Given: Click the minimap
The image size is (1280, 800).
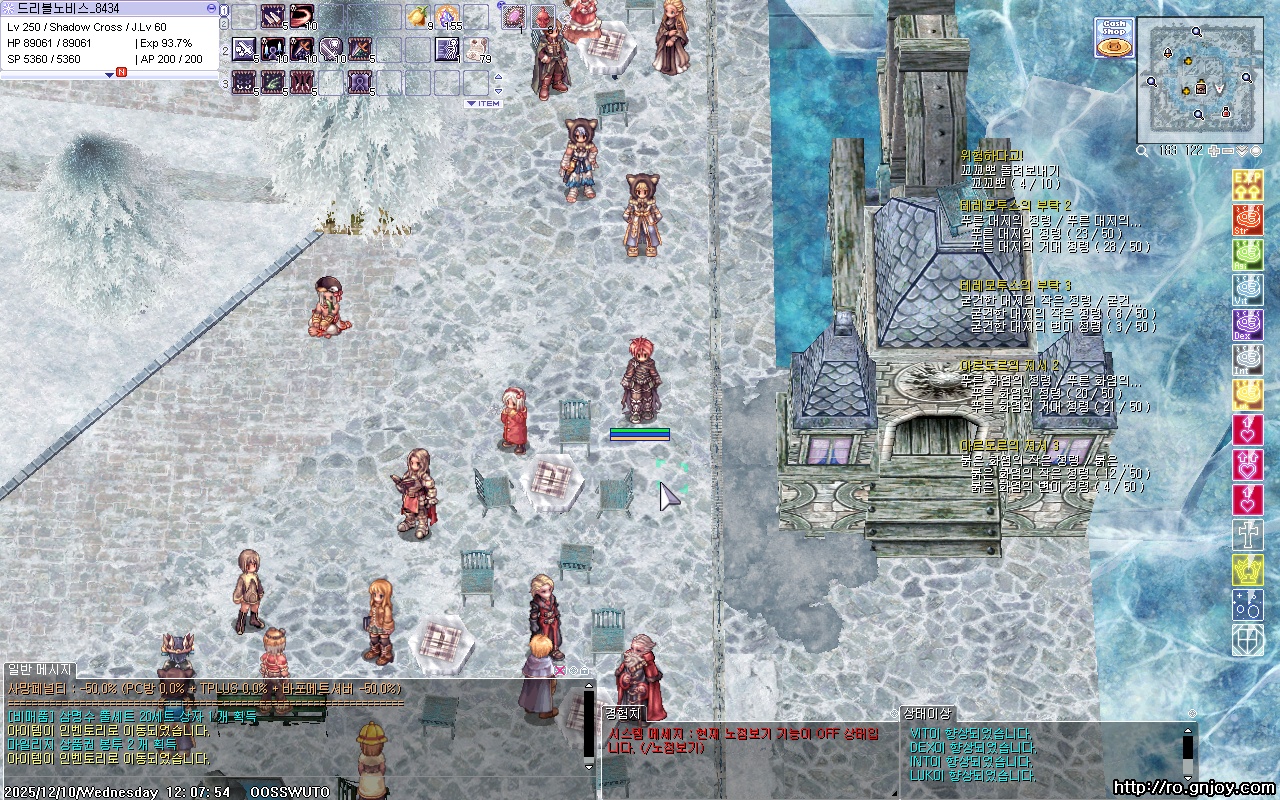Looking at the screenshot, I should [x=1198, y=75].
